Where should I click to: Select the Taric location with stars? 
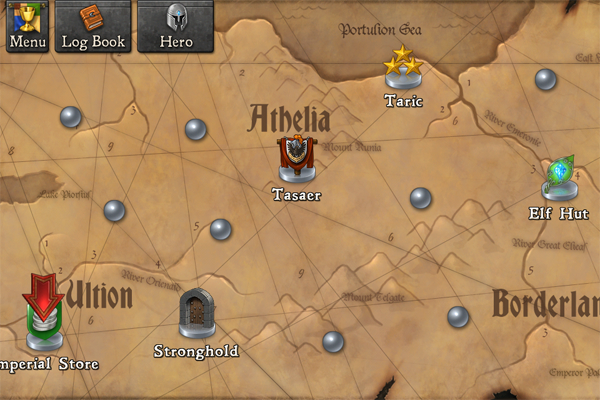pos(404,70)
